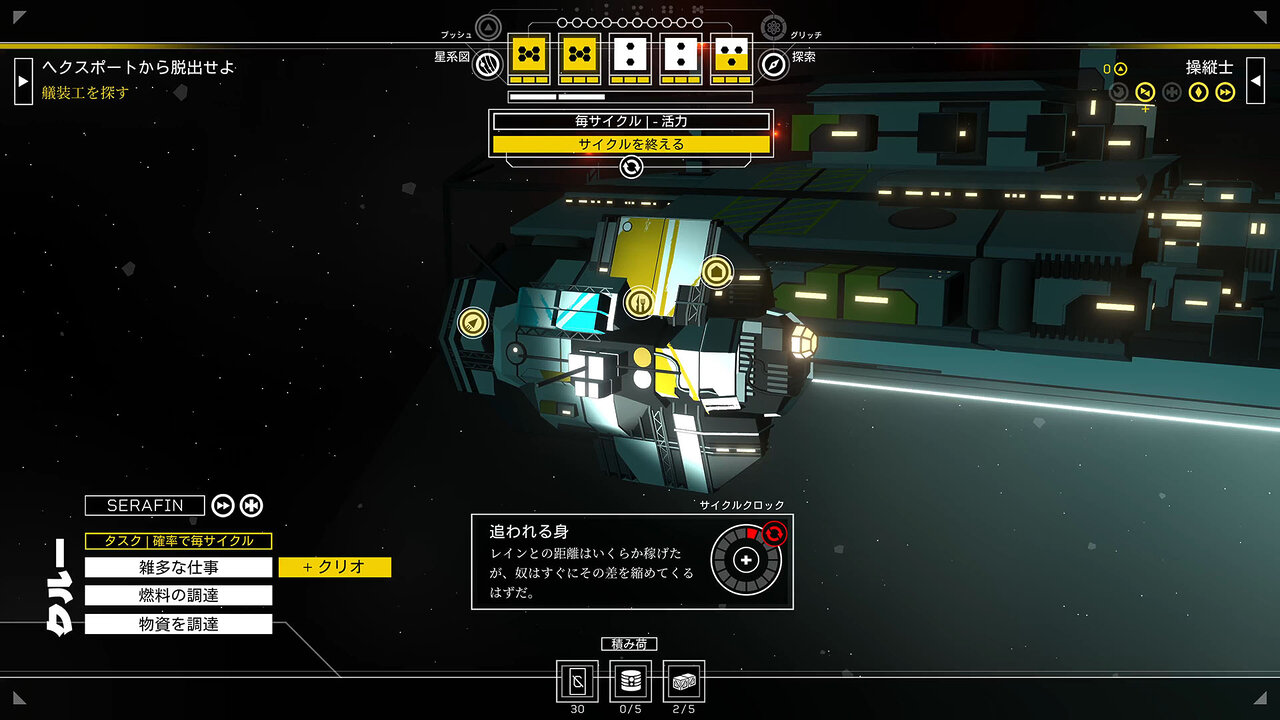Click the circular refresh icon under the cycle button
This screenshot has height=720, width=1280.
(x=631, y=167)
